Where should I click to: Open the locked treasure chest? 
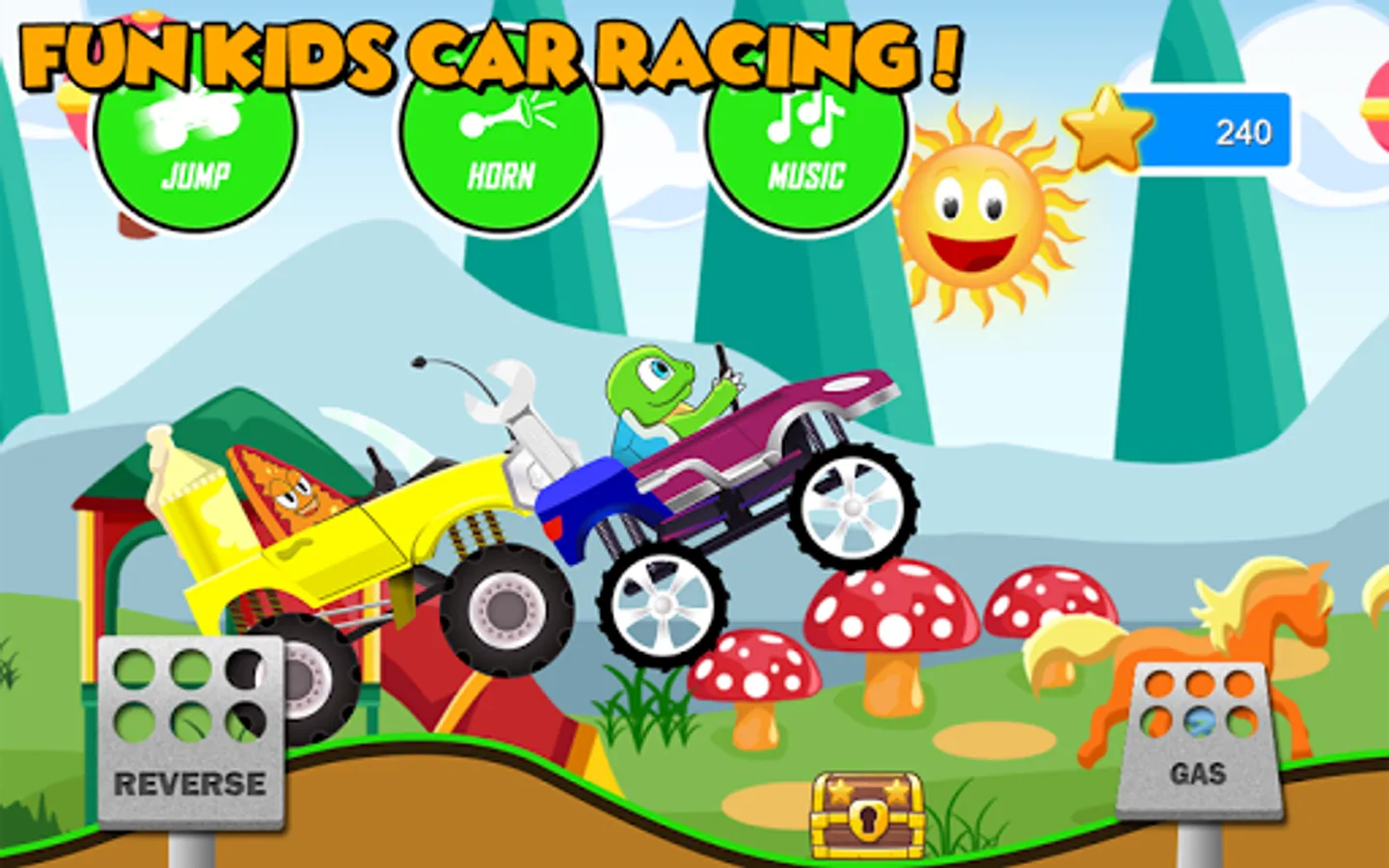click(x=868, y=815)
